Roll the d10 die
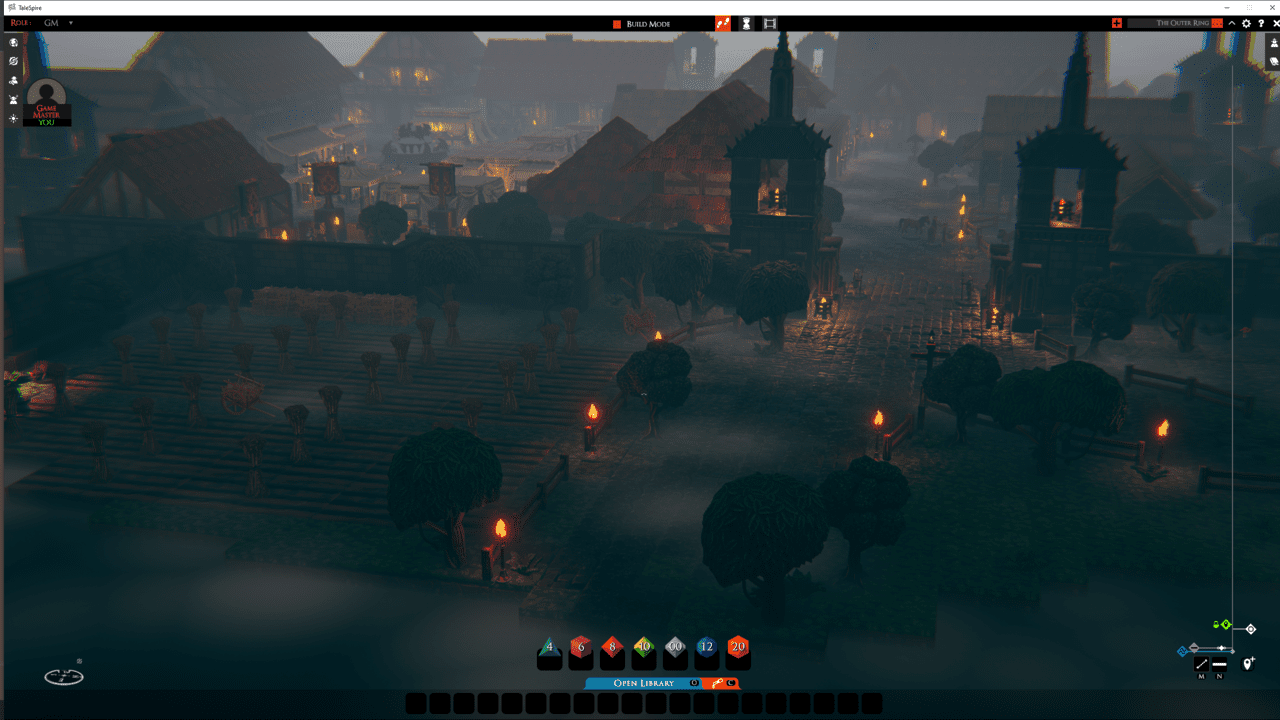This screenshot has width=1280, height=720. [644, 650]
